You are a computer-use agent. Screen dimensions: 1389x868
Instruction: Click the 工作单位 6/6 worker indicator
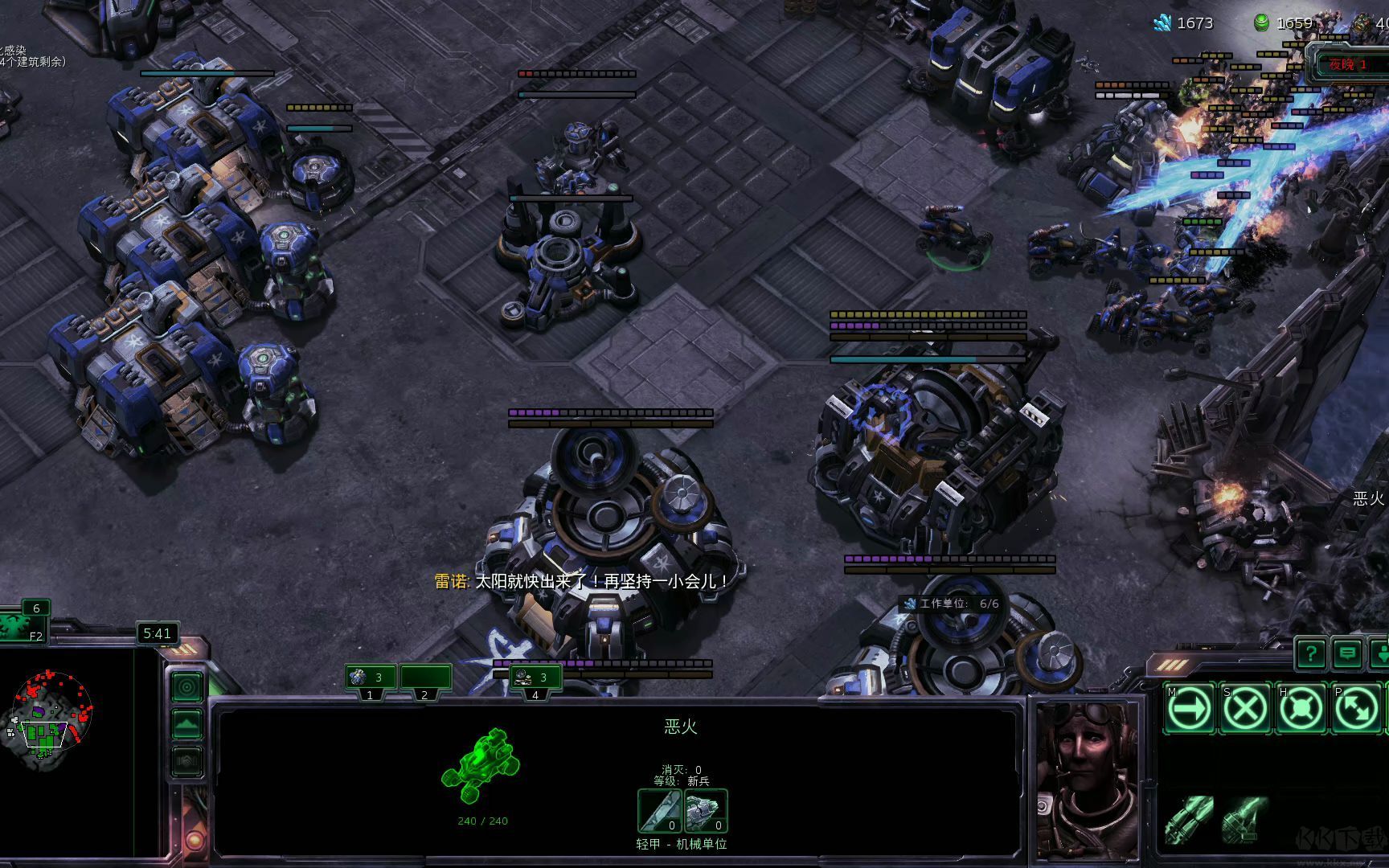[x=951, y=604]
